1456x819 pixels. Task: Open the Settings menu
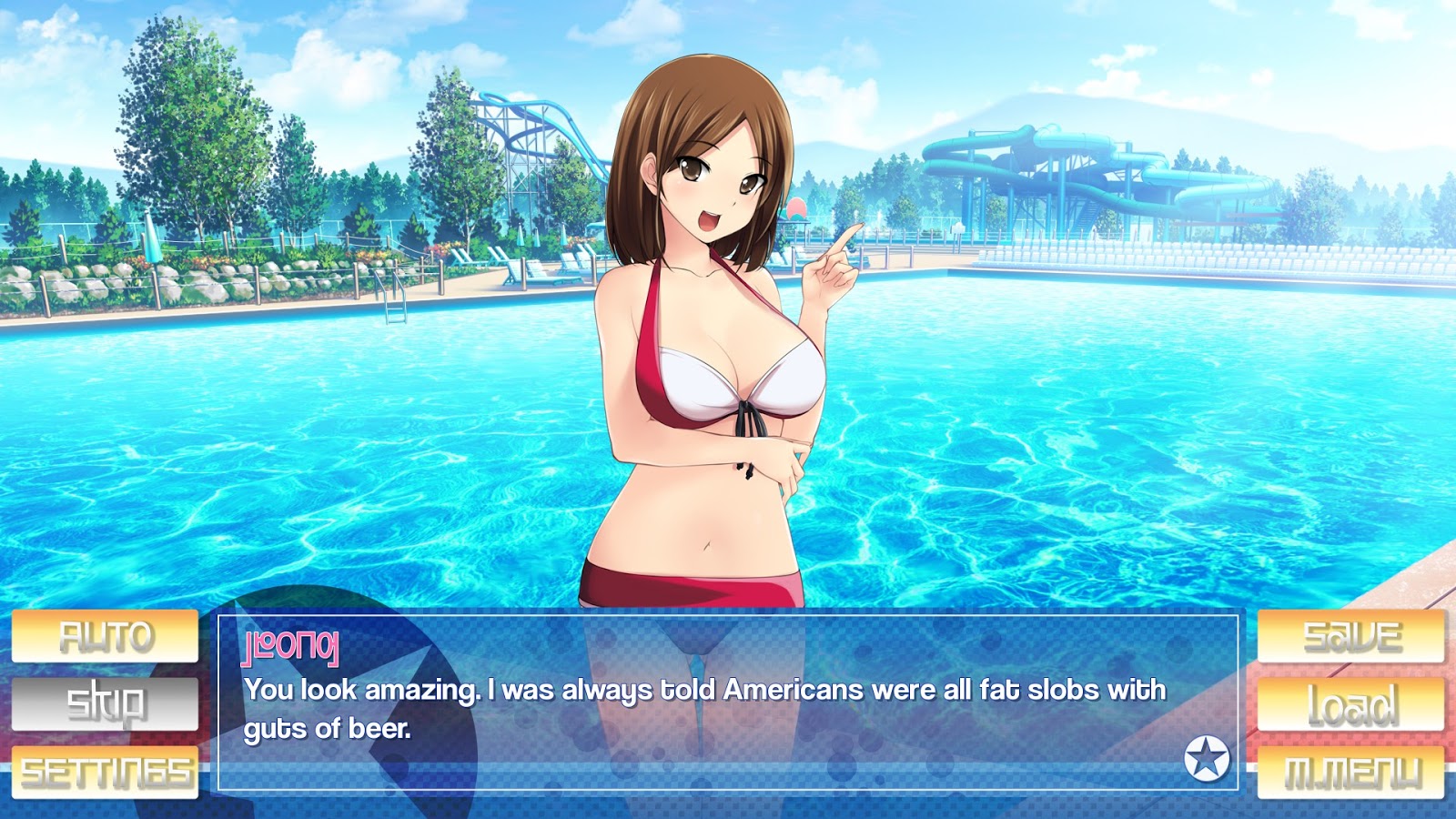click(x=105, y=773)
